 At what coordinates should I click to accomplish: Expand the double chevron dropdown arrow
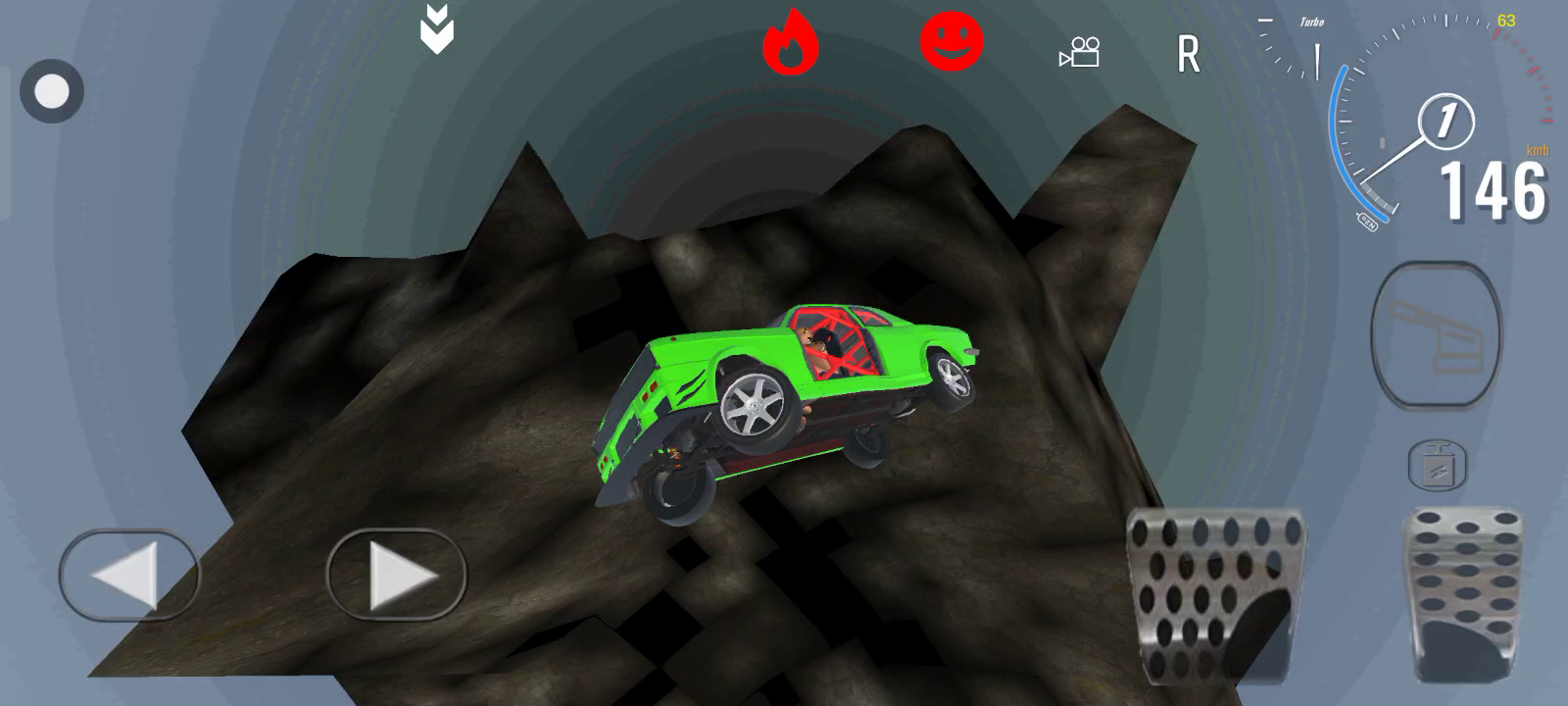click(x=437, y=29)
